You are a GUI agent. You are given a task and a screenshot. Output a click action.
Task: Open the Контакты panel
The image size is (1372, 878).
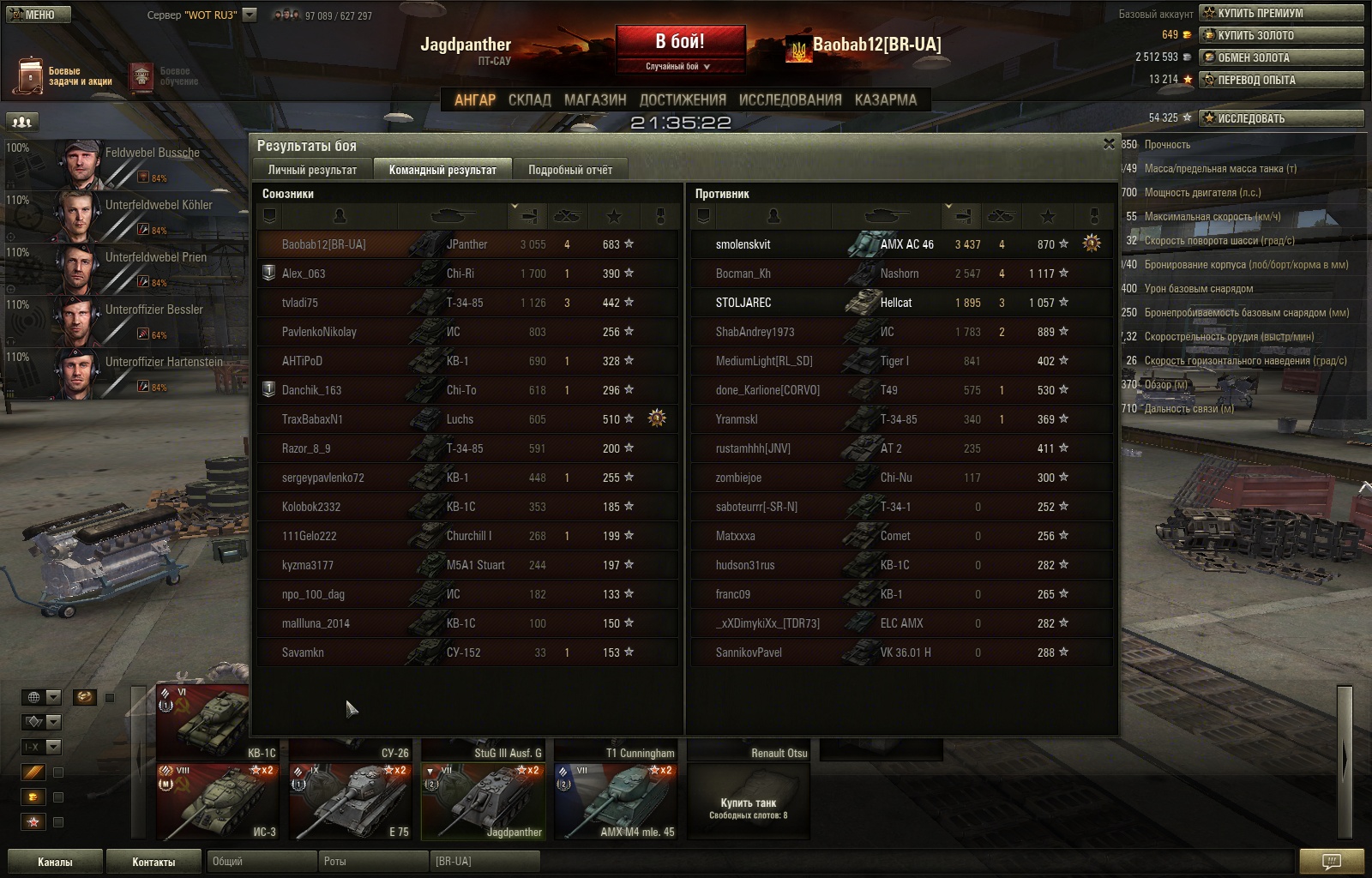153,862
